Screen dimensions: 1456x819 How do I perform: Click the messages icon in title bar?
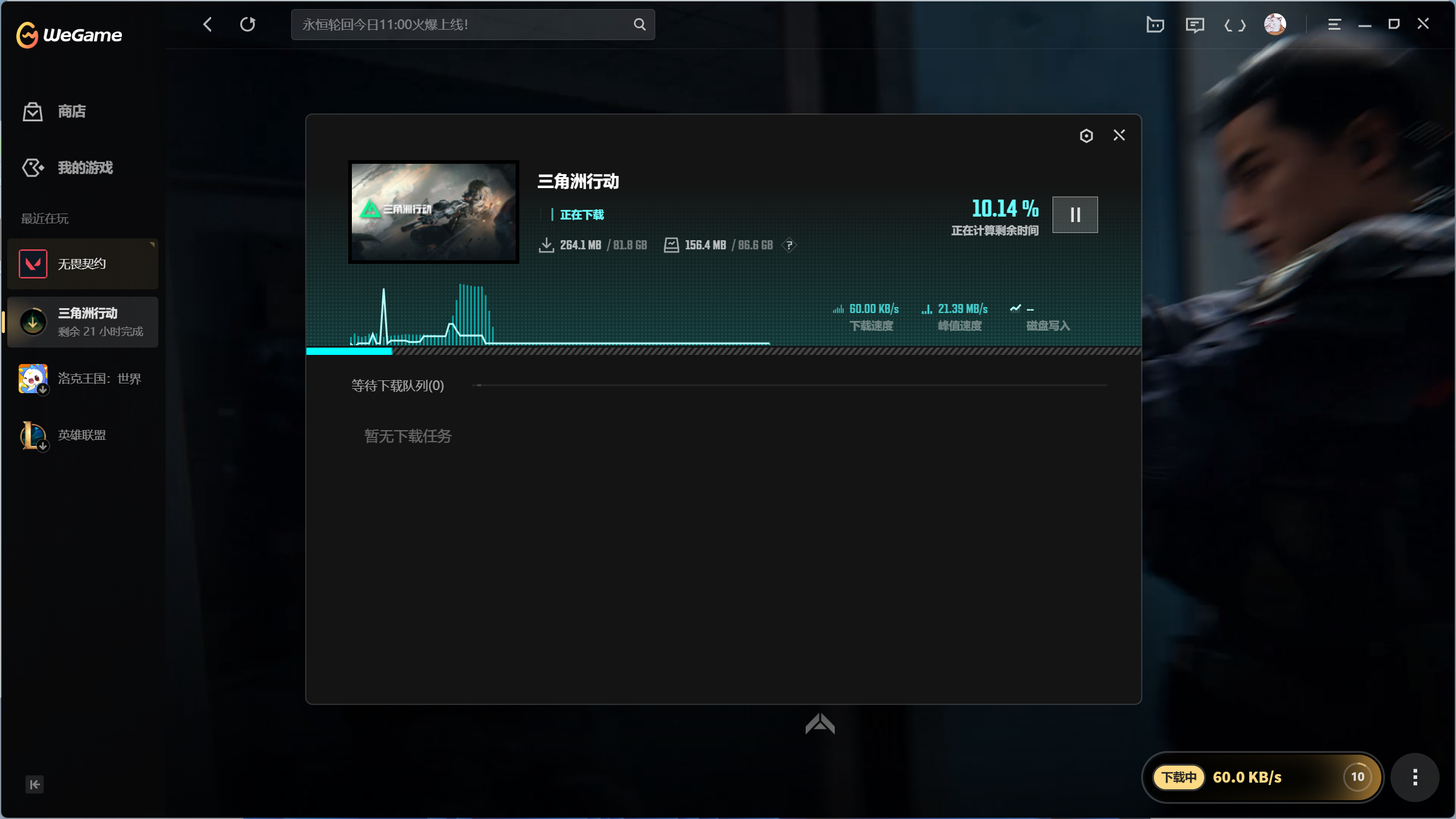tap(1195, 24)
